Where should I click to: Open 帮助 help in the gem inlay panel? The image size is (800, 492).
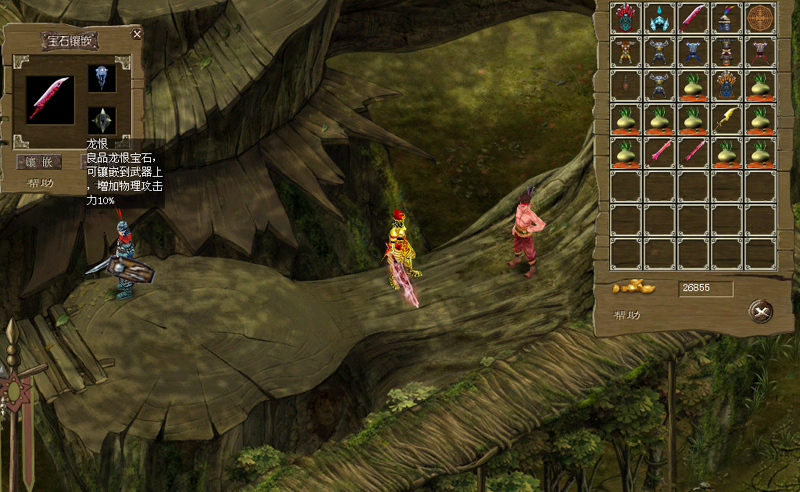[41, 184]
